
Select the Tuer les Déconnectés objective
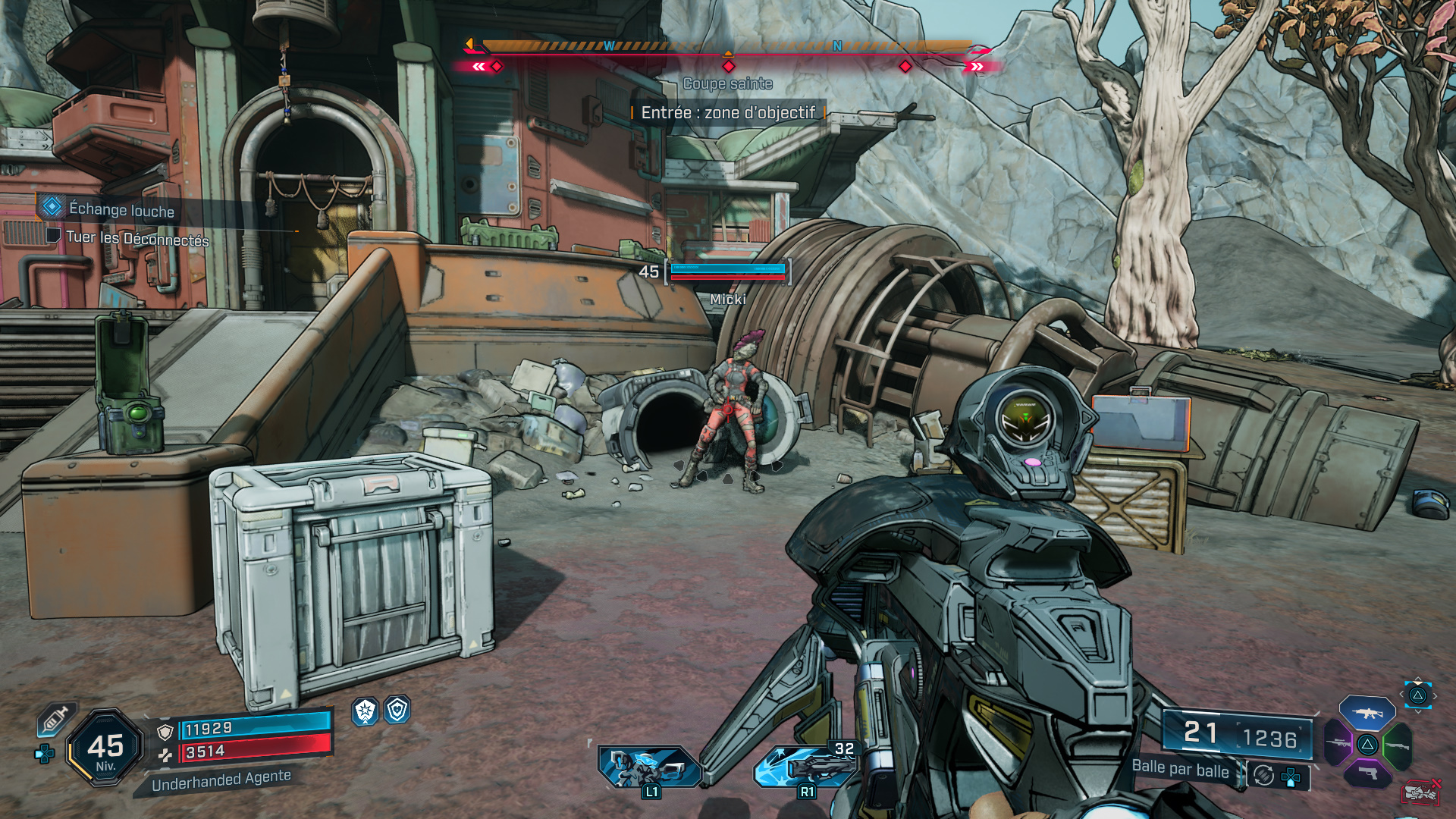click(136, 239)
